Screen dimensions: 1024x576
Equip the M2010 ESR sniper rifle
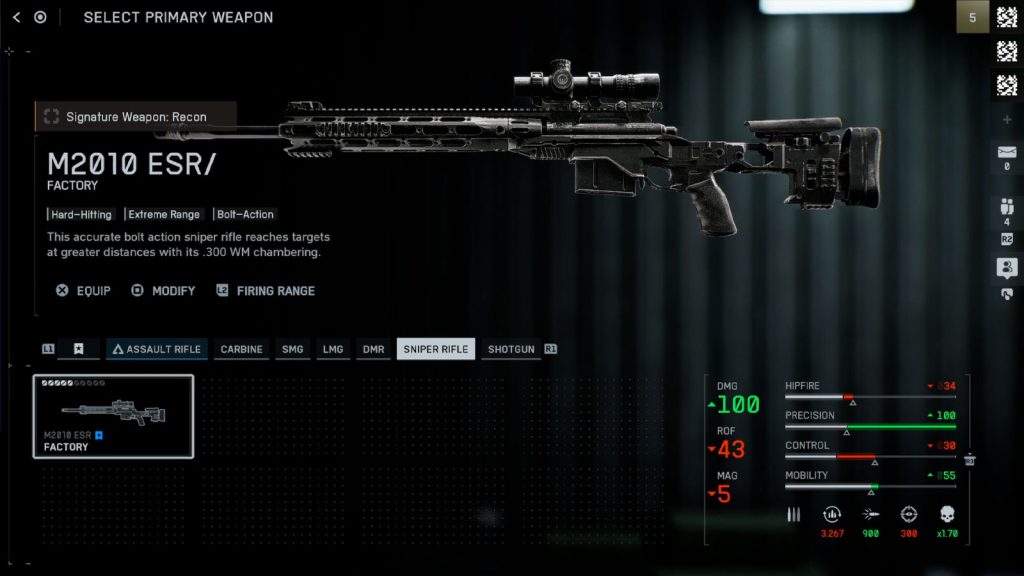pos(84,291)
